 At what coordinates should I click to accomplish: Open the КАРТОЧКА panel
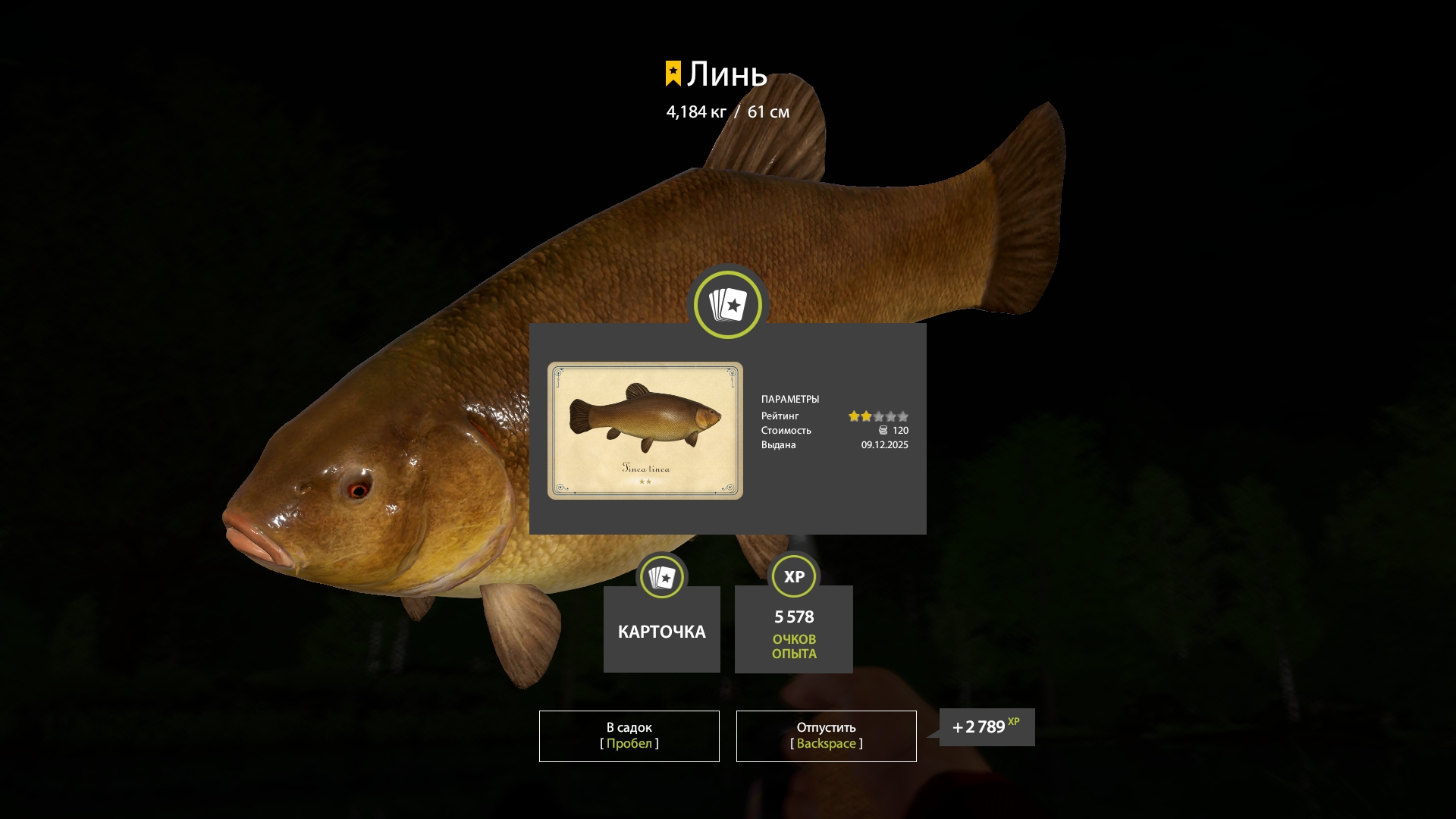(x=661, y=630)
